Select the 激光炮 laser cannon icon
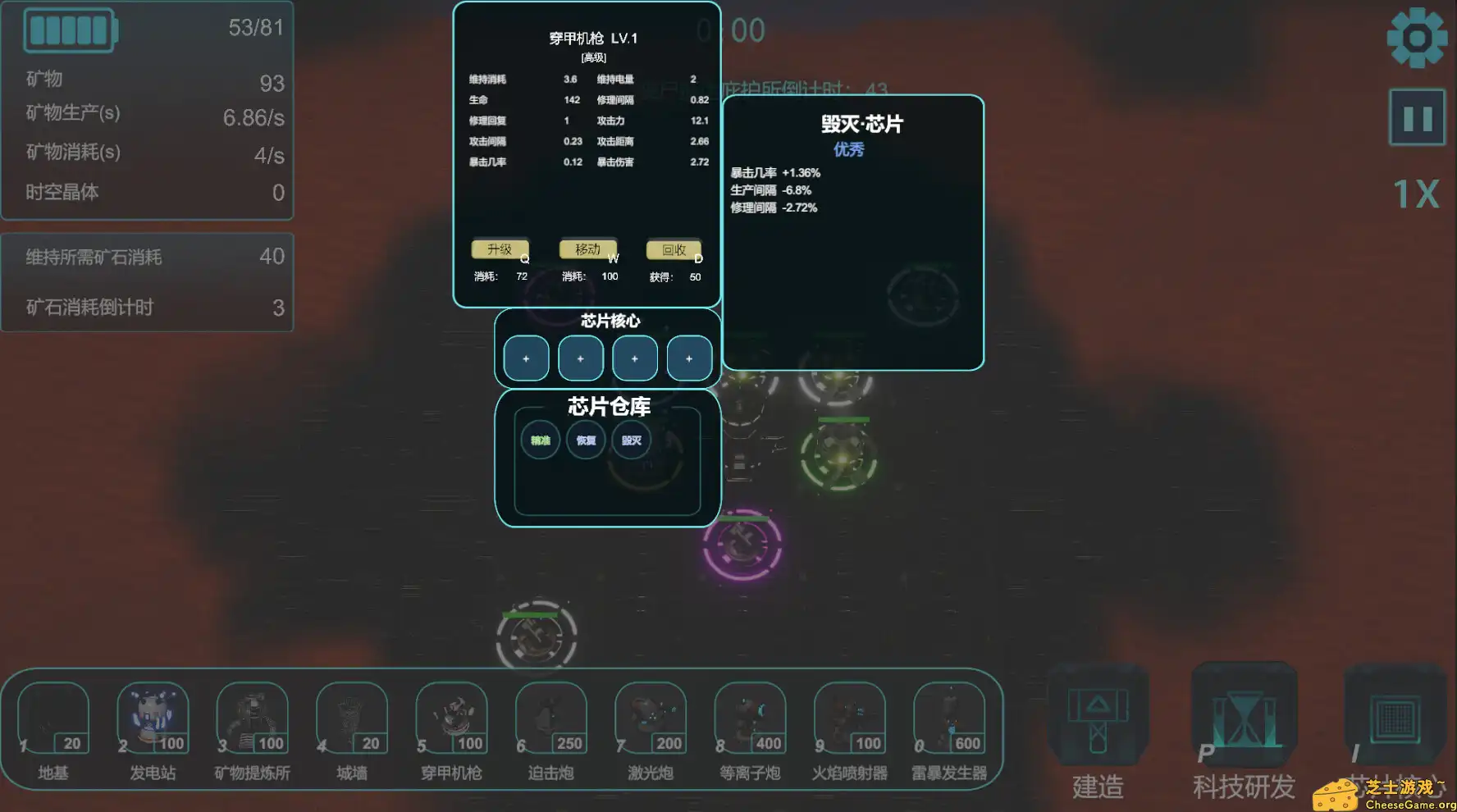 pos(650,716)
